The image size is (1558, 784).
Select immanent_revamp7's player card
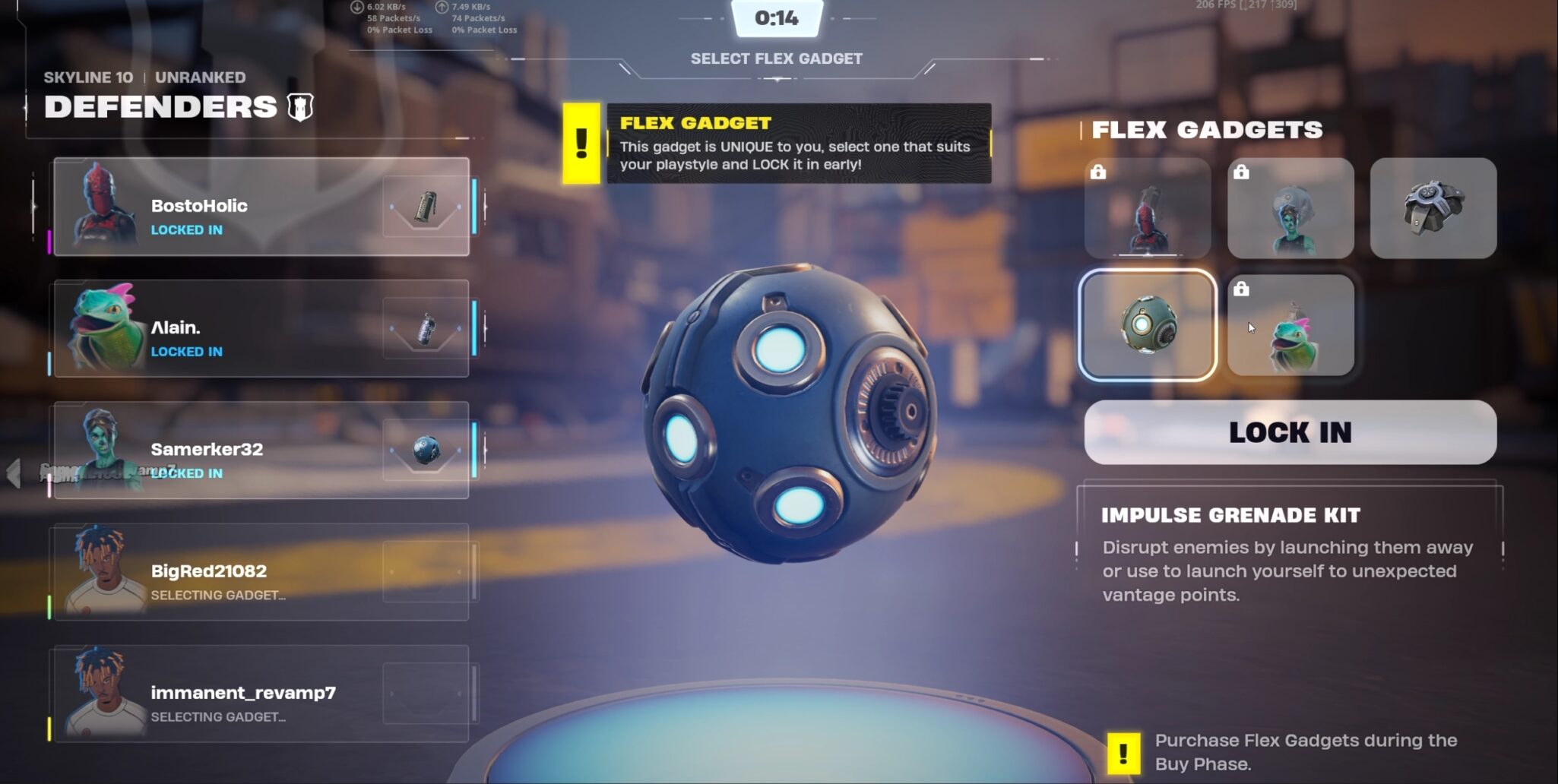[261, 693]
